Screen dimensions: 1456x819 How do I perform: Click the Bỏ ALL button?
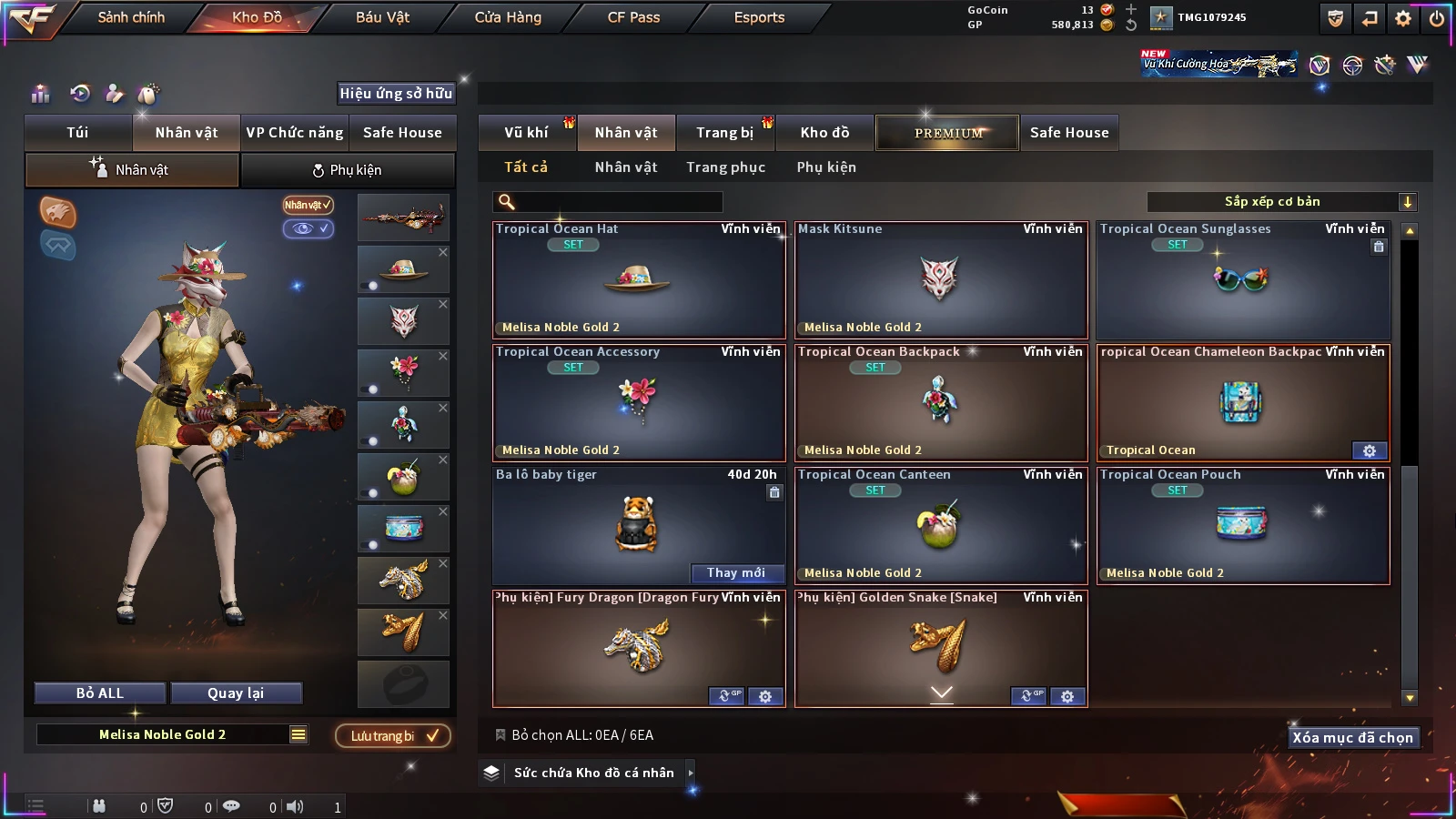click(99, 693)
